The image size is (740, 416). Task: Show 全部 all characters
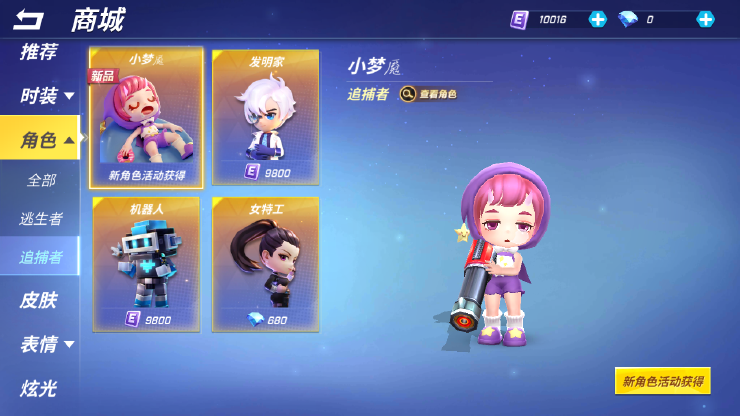tap(41, 181)
